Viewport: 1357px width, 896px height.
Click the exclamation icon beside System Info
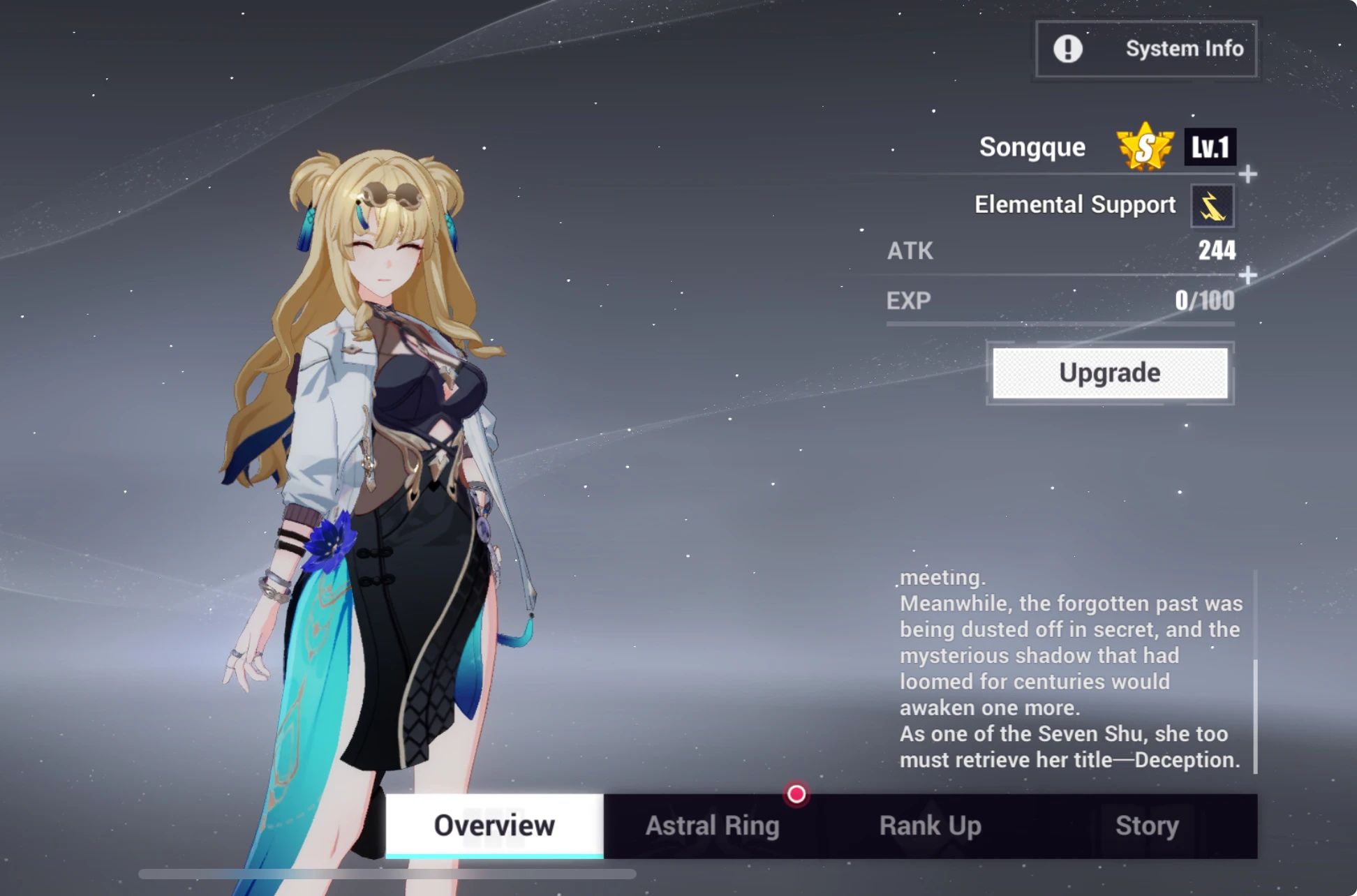1067,48
